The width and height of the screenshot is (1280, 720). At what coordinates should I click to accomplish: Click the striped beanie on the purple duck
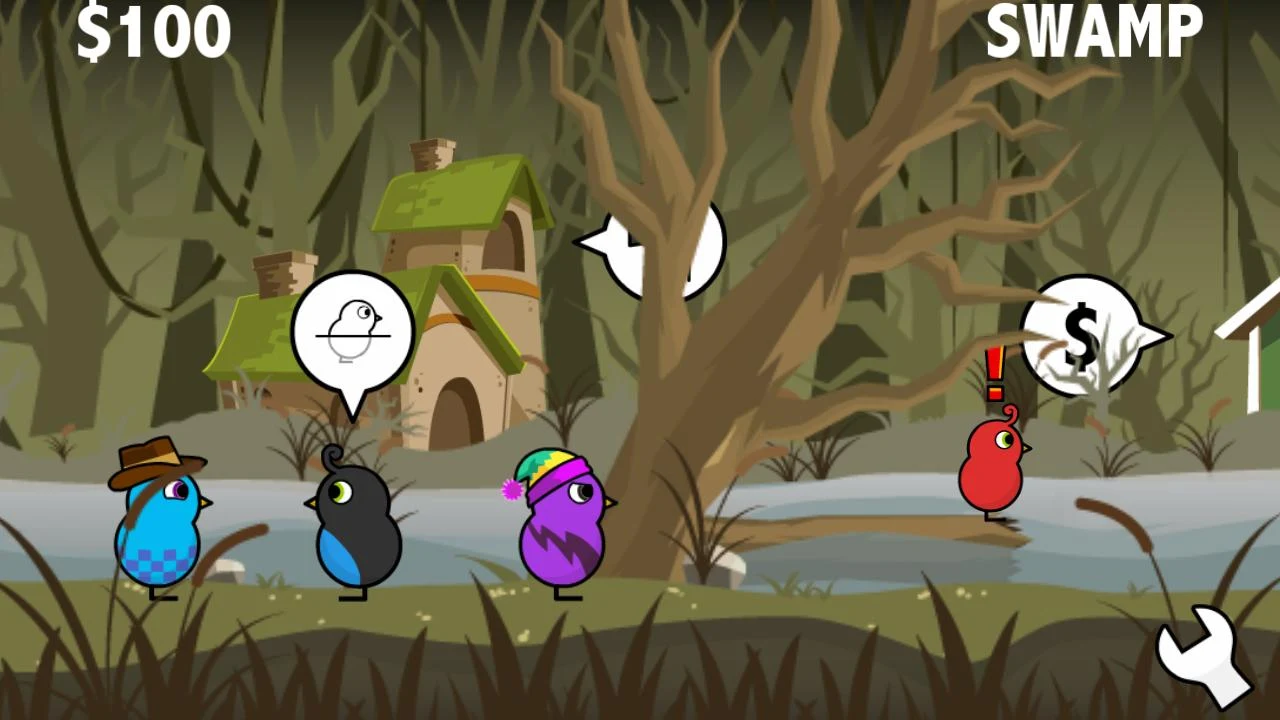(551, 470)
